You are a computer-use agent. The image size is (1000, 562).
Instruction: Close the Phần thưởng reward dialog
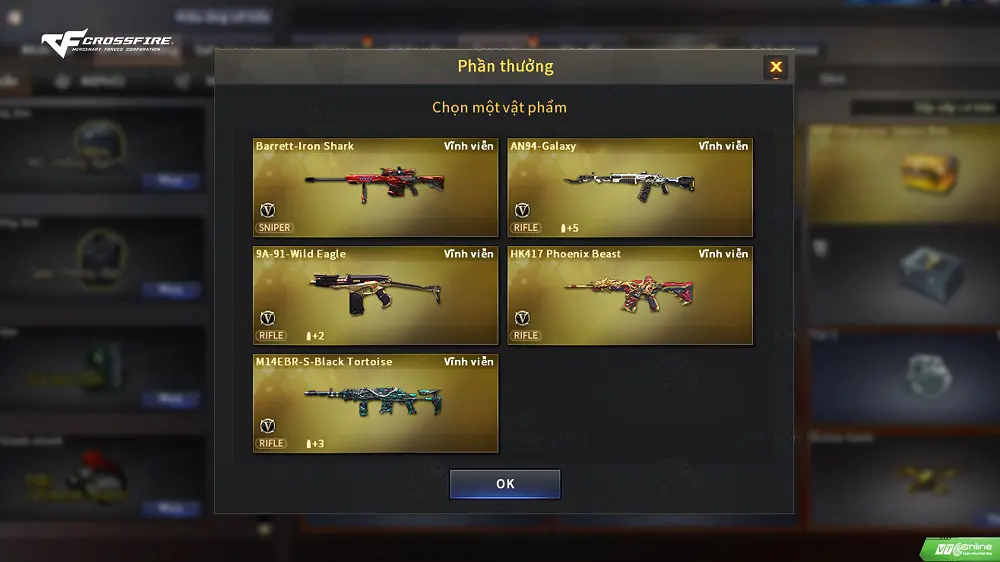tap(775, 68)
